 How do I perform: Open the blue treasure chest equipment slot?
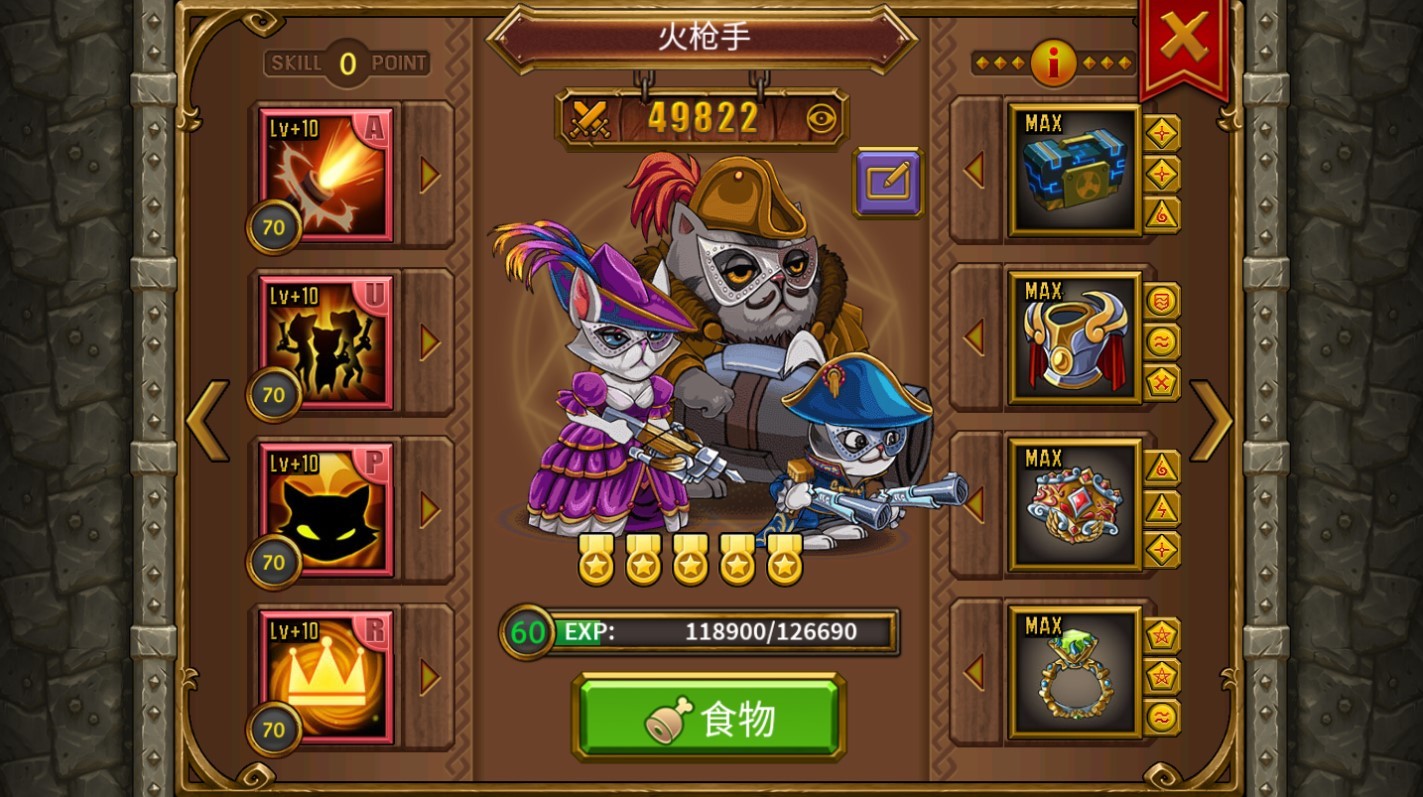tap(1074, 170)
